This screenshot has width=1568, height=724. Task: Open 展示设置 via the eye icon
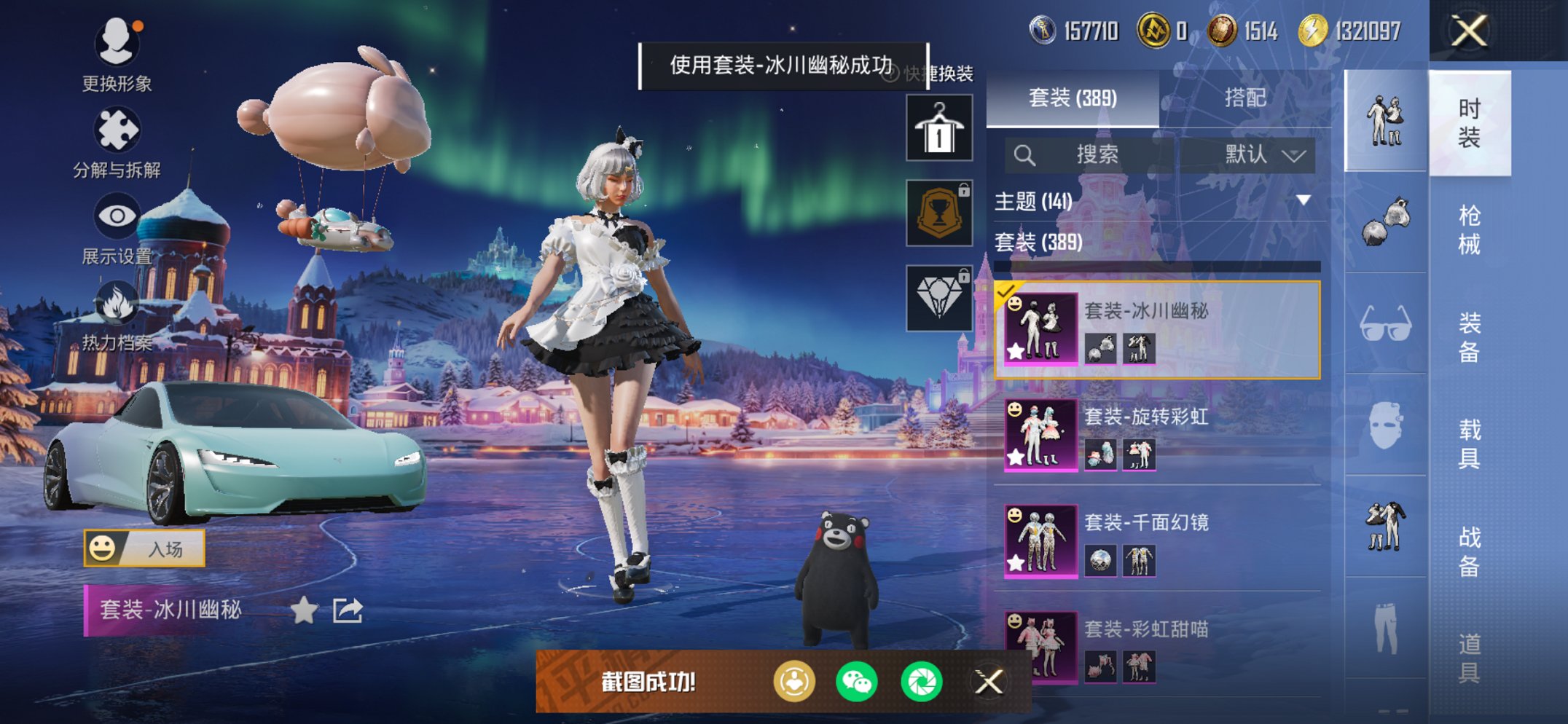pyautogui.click(x=117, y=216)
